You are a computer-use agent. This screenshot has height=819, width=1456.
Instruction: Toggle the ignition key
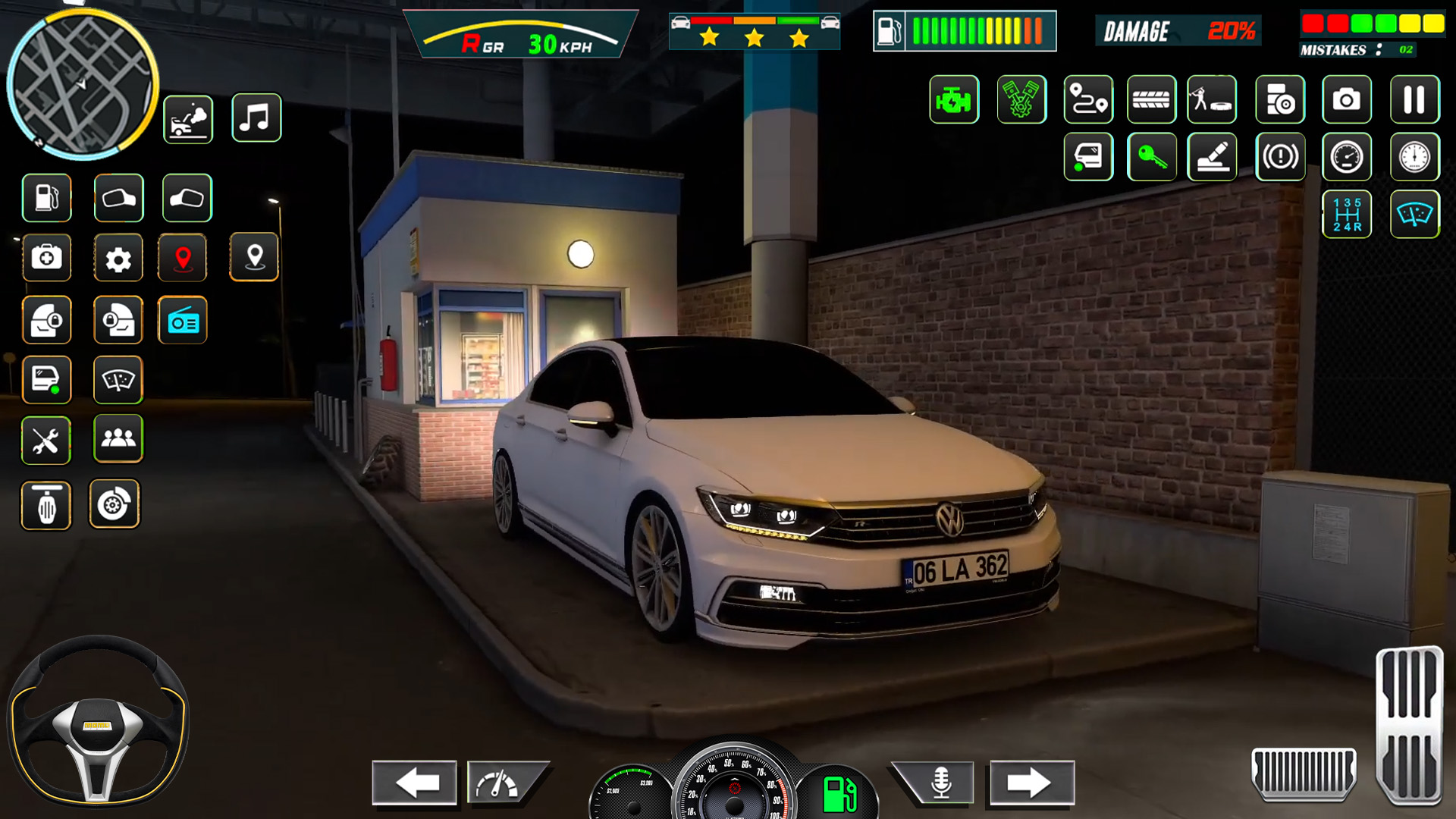(x=1153, y=157)
